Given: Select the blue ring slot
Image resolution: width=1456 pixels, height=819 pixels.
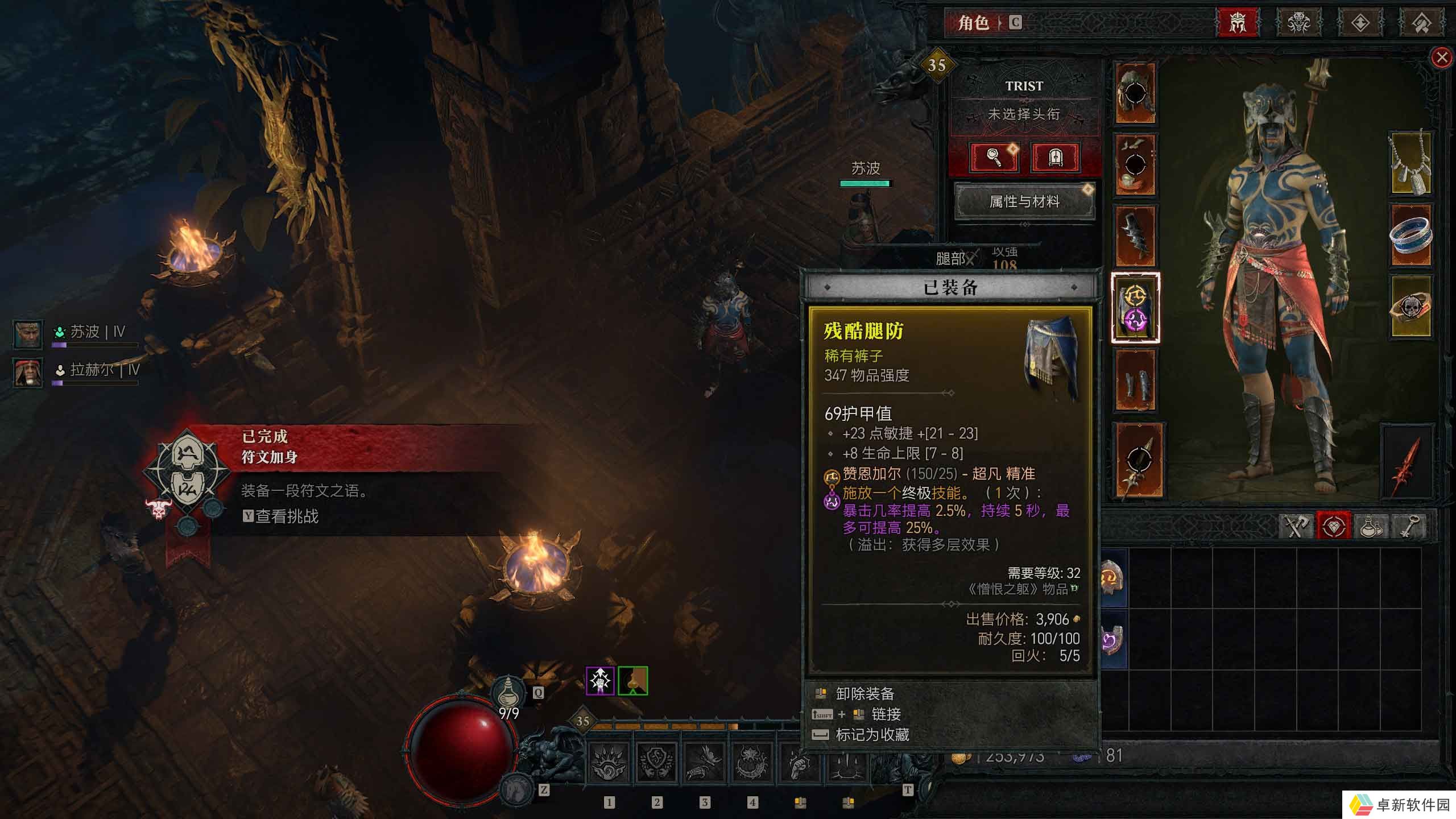Looking at the screenshot, I should pos(1410,235).
